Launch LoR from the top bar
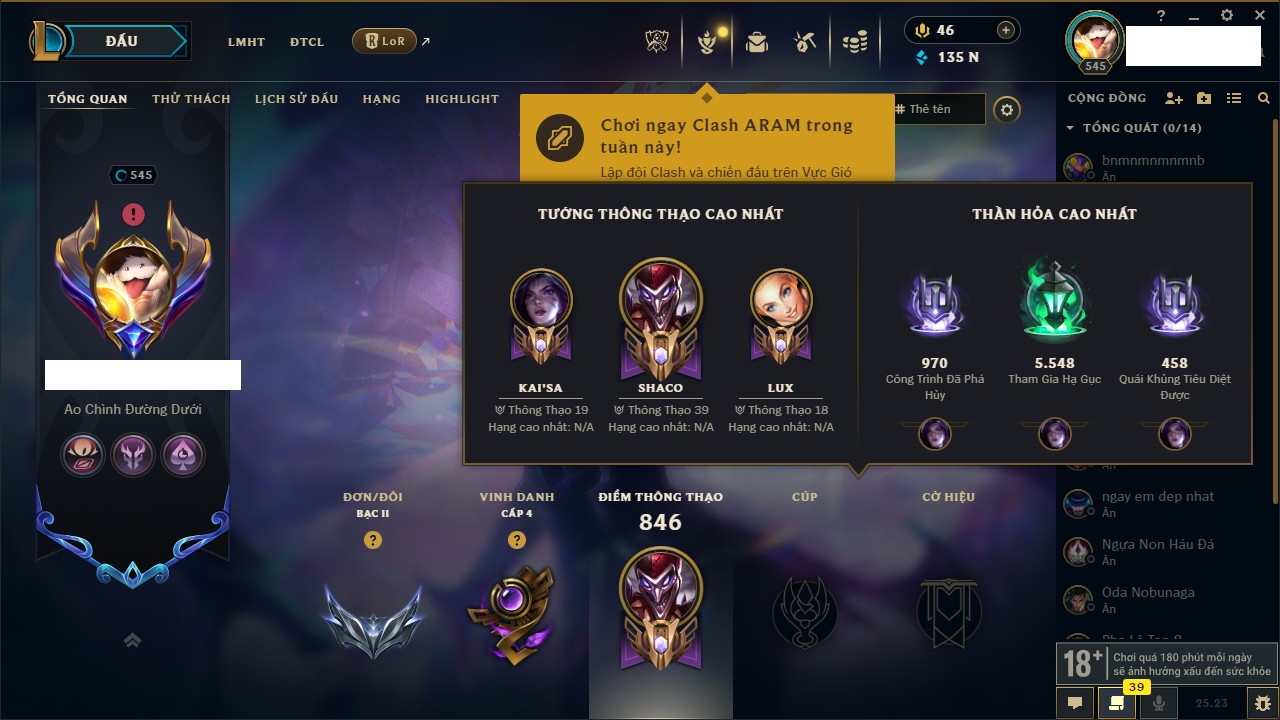This screenshot has width=1280, height=720. (384, 41)
